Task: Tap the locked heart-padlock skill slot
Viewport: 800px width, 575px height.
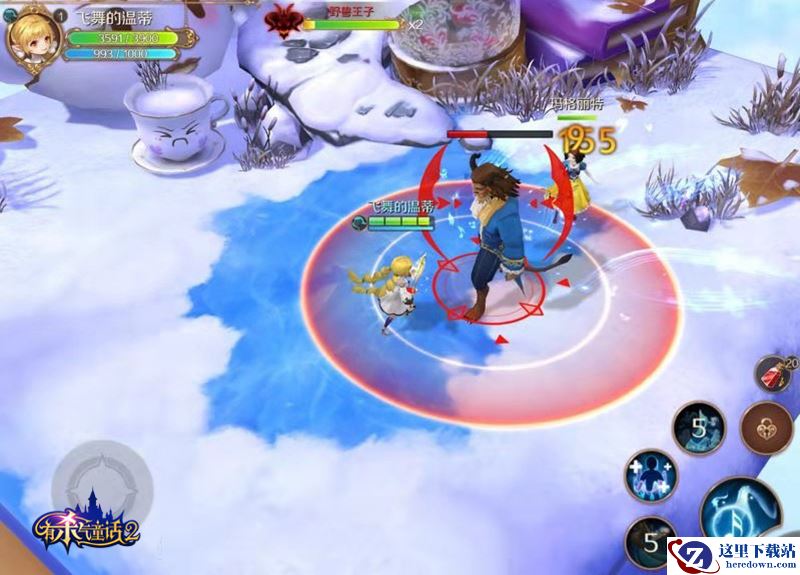Action: click(x=767, y=428)
